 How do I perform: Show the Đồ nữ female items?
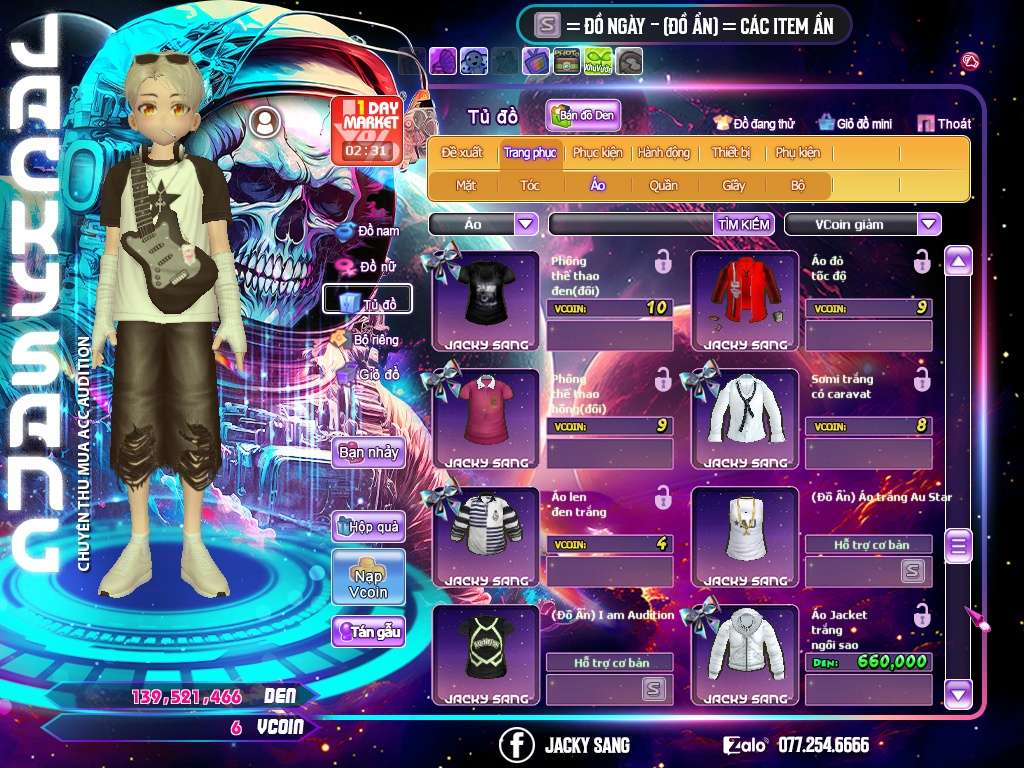pos(369,267)
